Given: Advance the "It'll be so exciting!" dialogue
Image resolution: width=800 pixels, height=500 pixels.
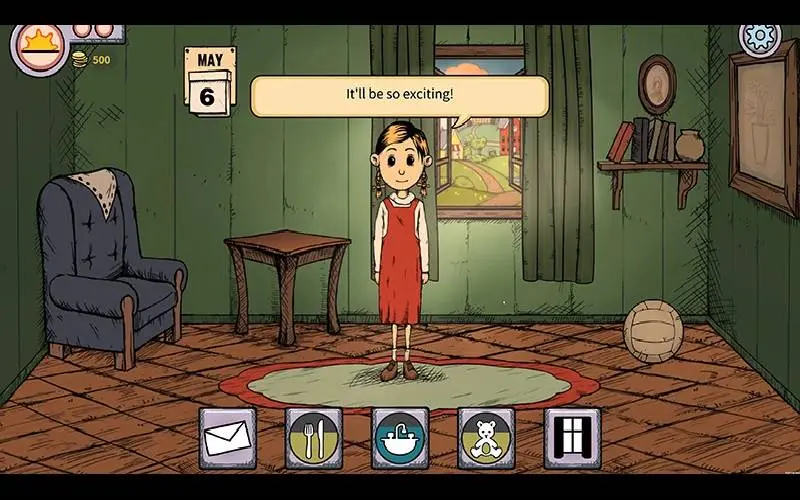Looking at the screenshot, I should click(399, 96).
